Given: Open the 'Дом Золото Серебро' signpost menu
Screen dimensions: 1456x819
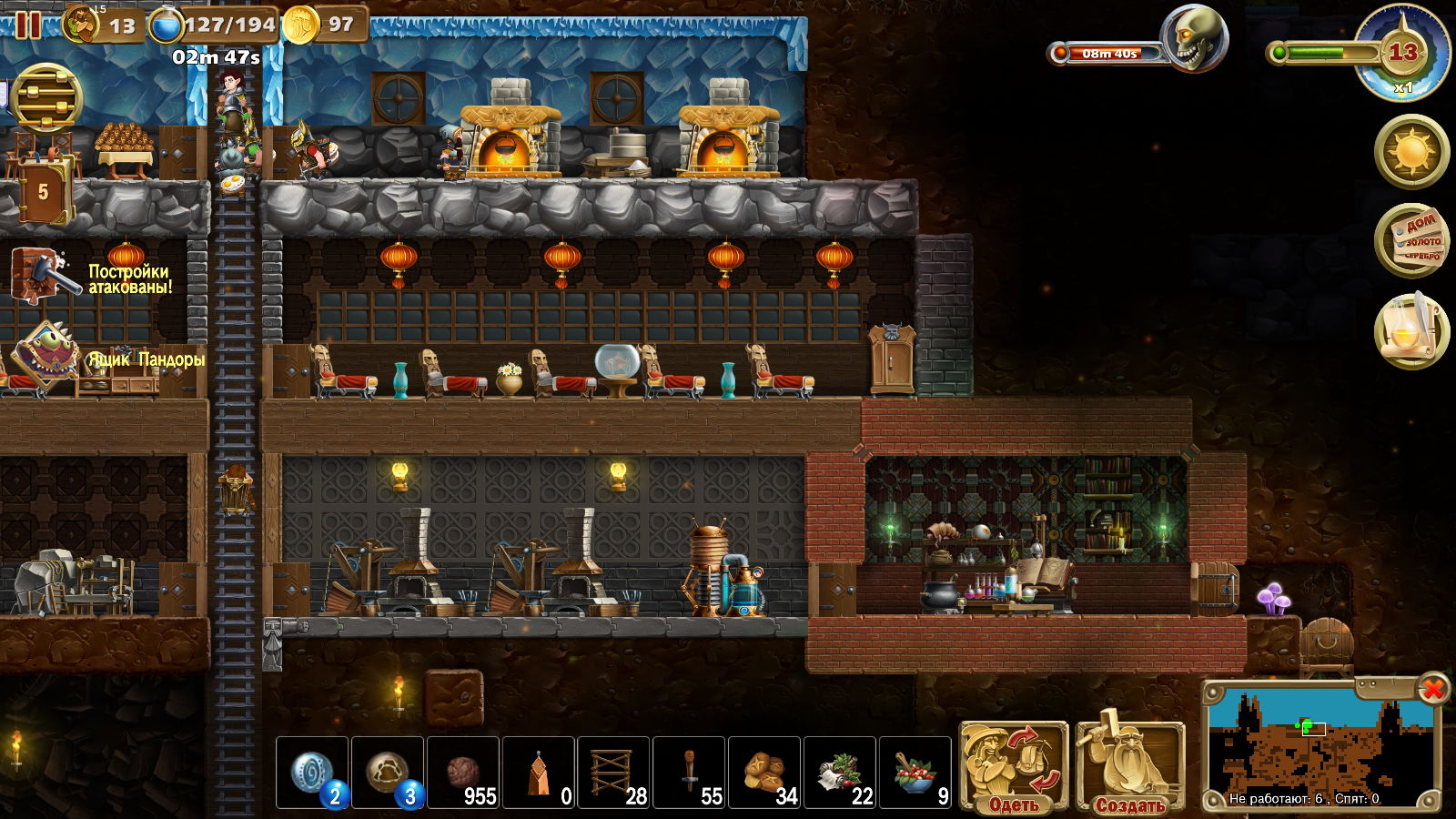Looking at the screenshot, I should point(1411,240).
